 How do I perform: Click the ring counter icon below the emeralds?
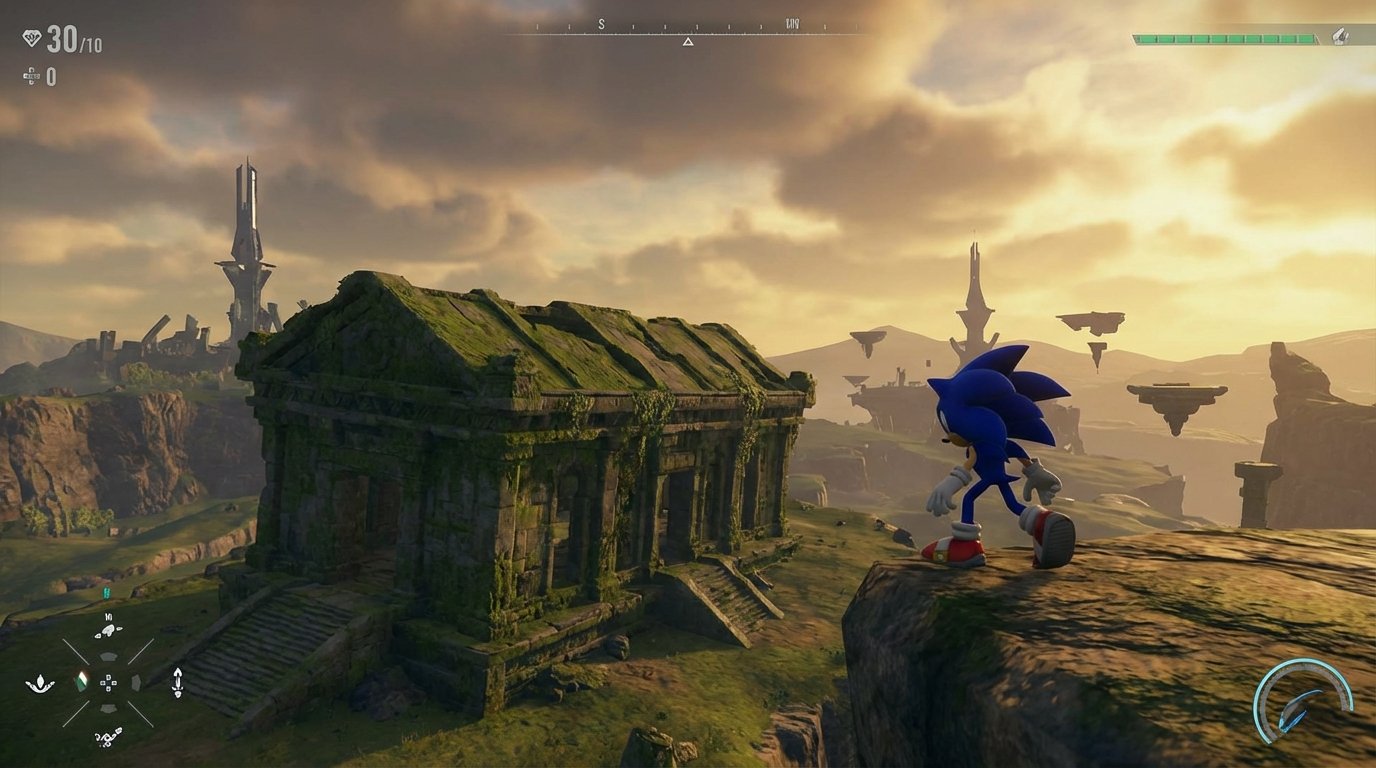pyautogui.click(x=30, y=75)
